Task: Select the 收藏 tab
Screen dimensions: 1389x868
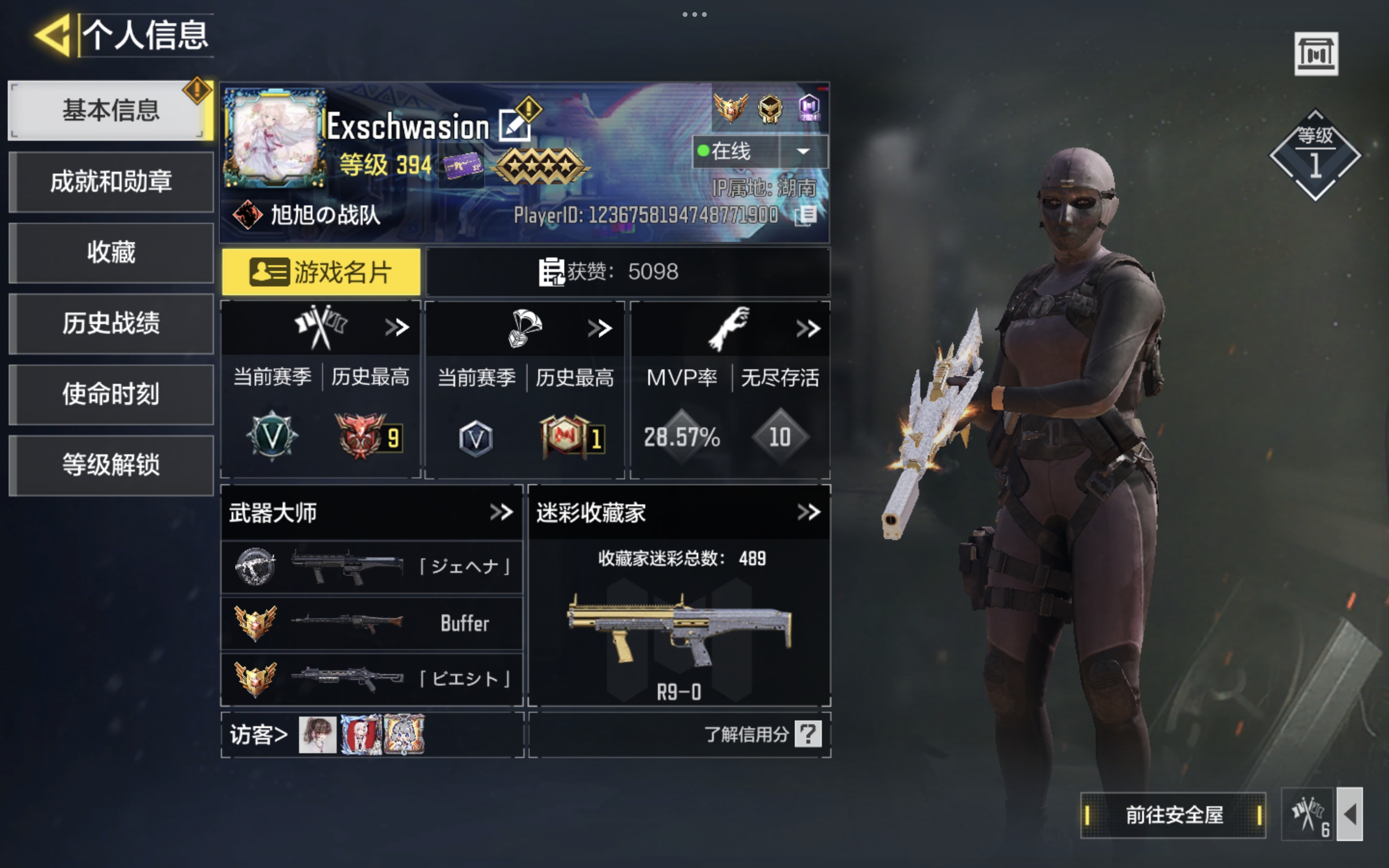Action: point(110,253)
